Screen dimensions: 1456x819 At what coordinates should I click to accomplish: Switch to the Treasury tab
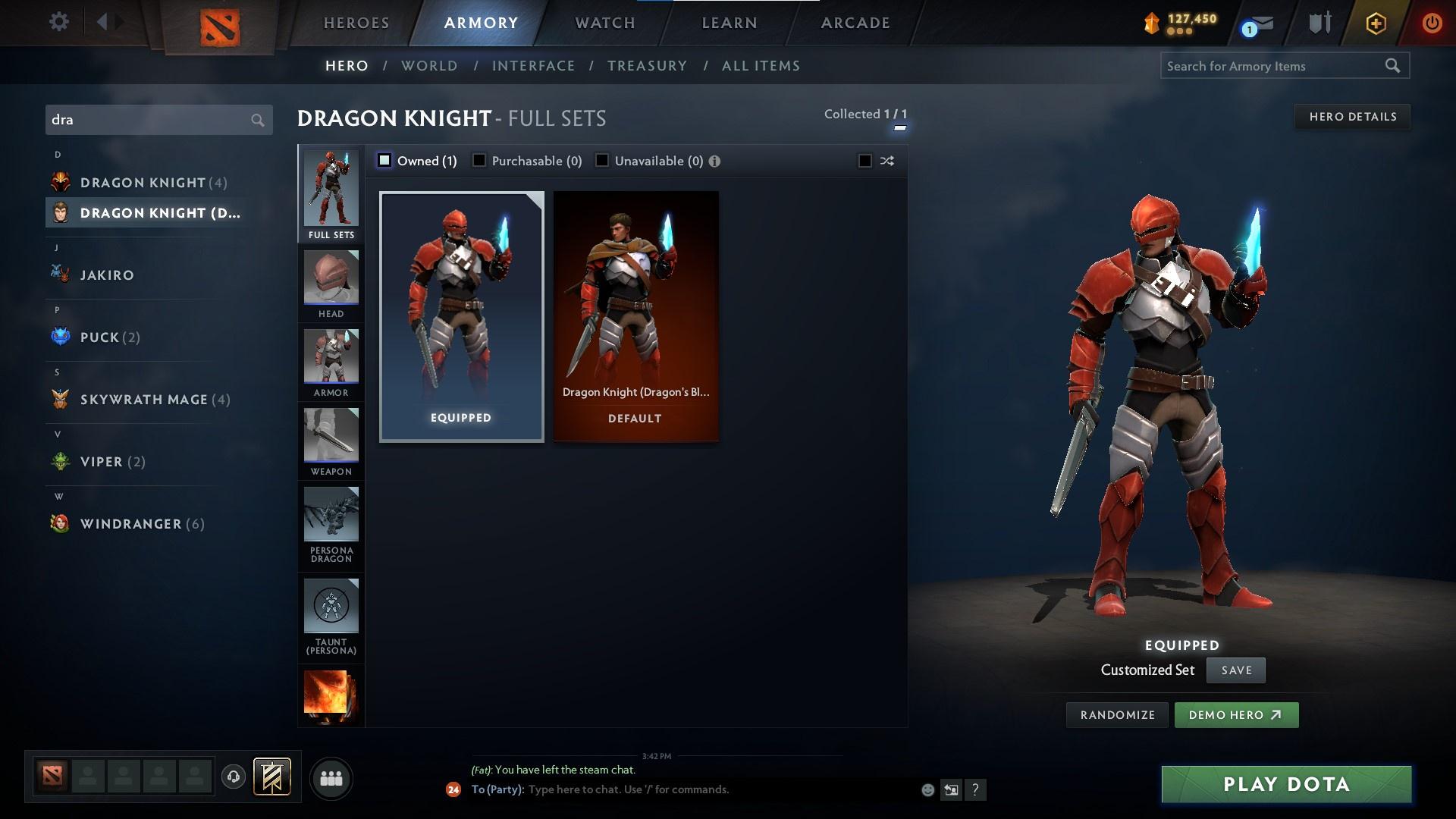(x=647, y=66)
